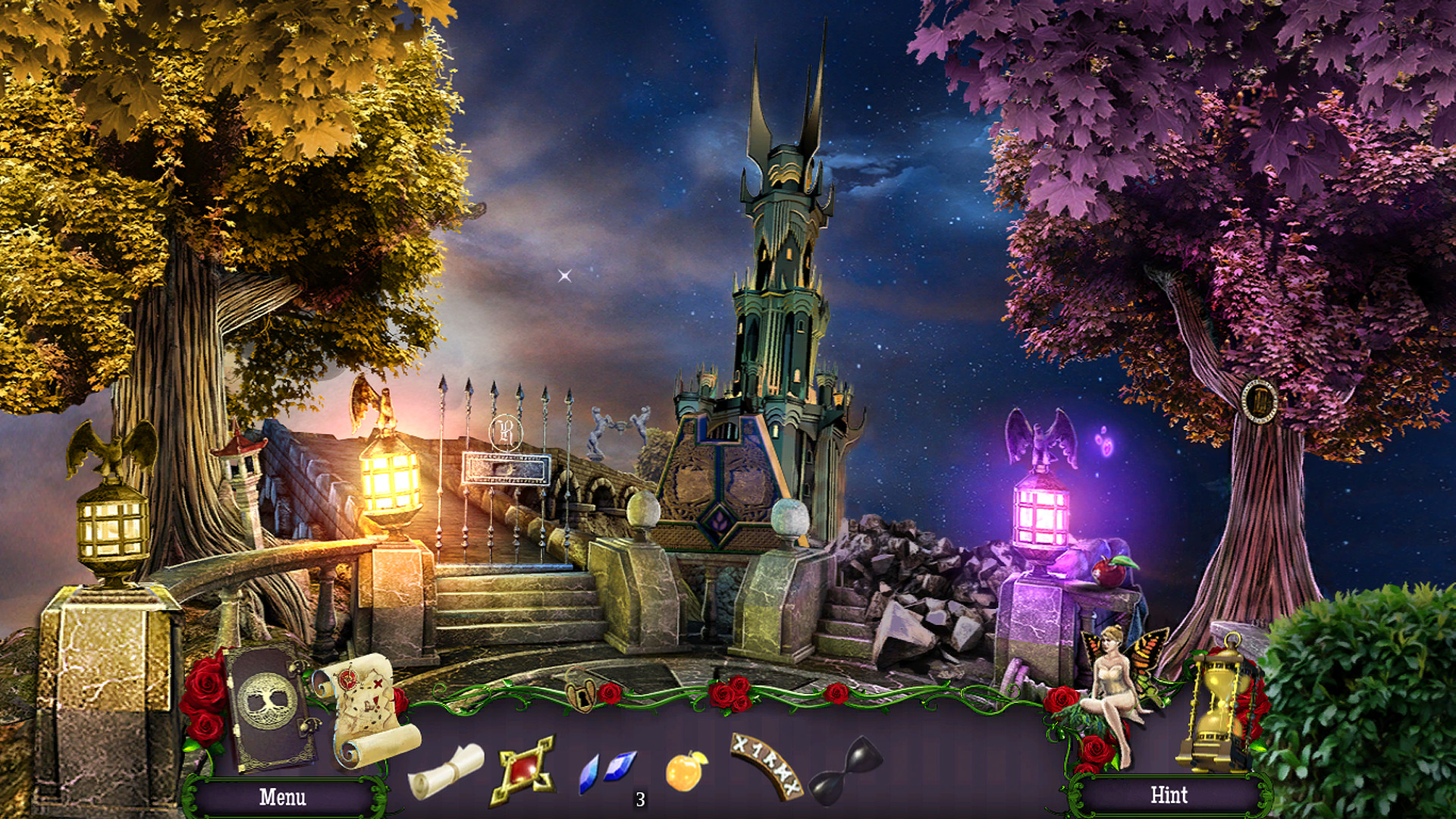The width and height of the screenshot is (1456, 819).
Task: Select the black masquerade mask item
Action: coord(847,770)
